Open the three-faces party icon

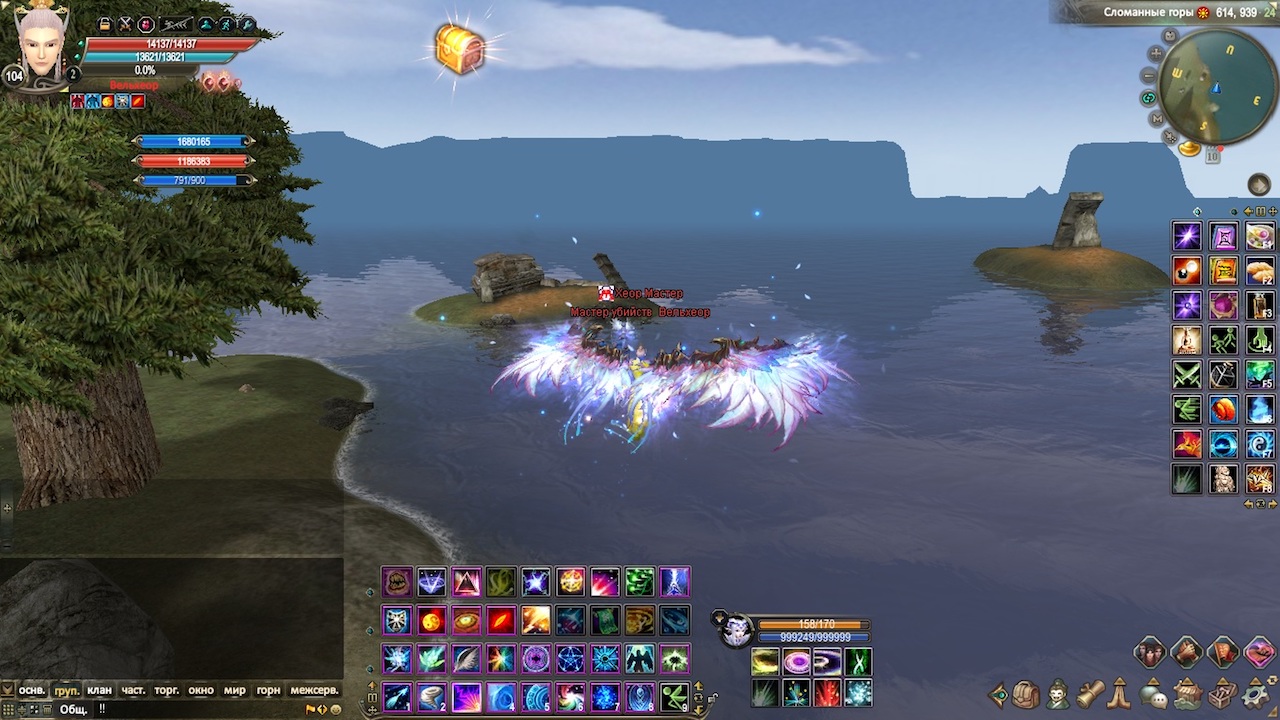point(1150,653)
